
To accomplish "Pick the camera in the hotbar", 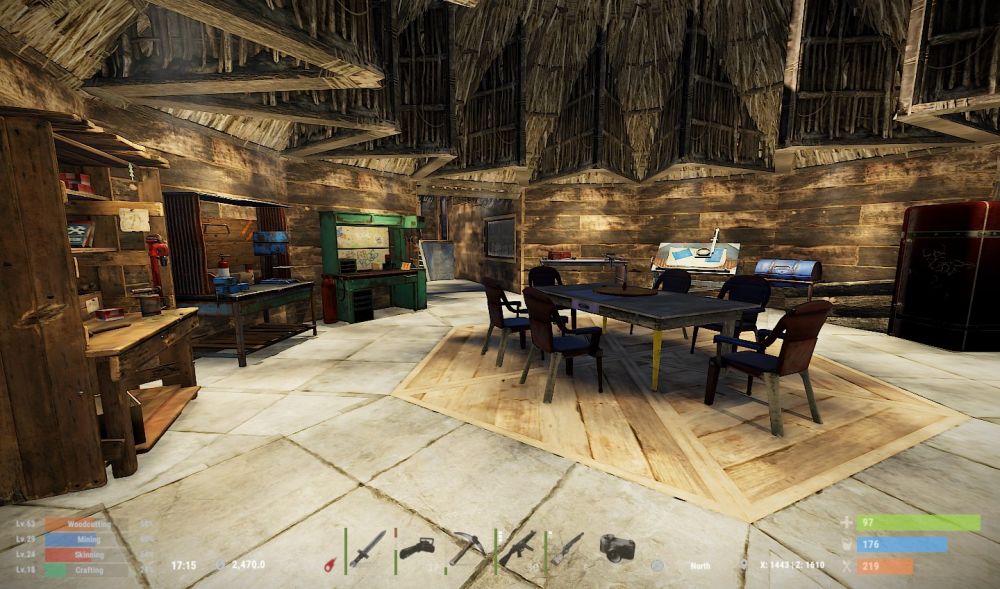I will [617, 548].
